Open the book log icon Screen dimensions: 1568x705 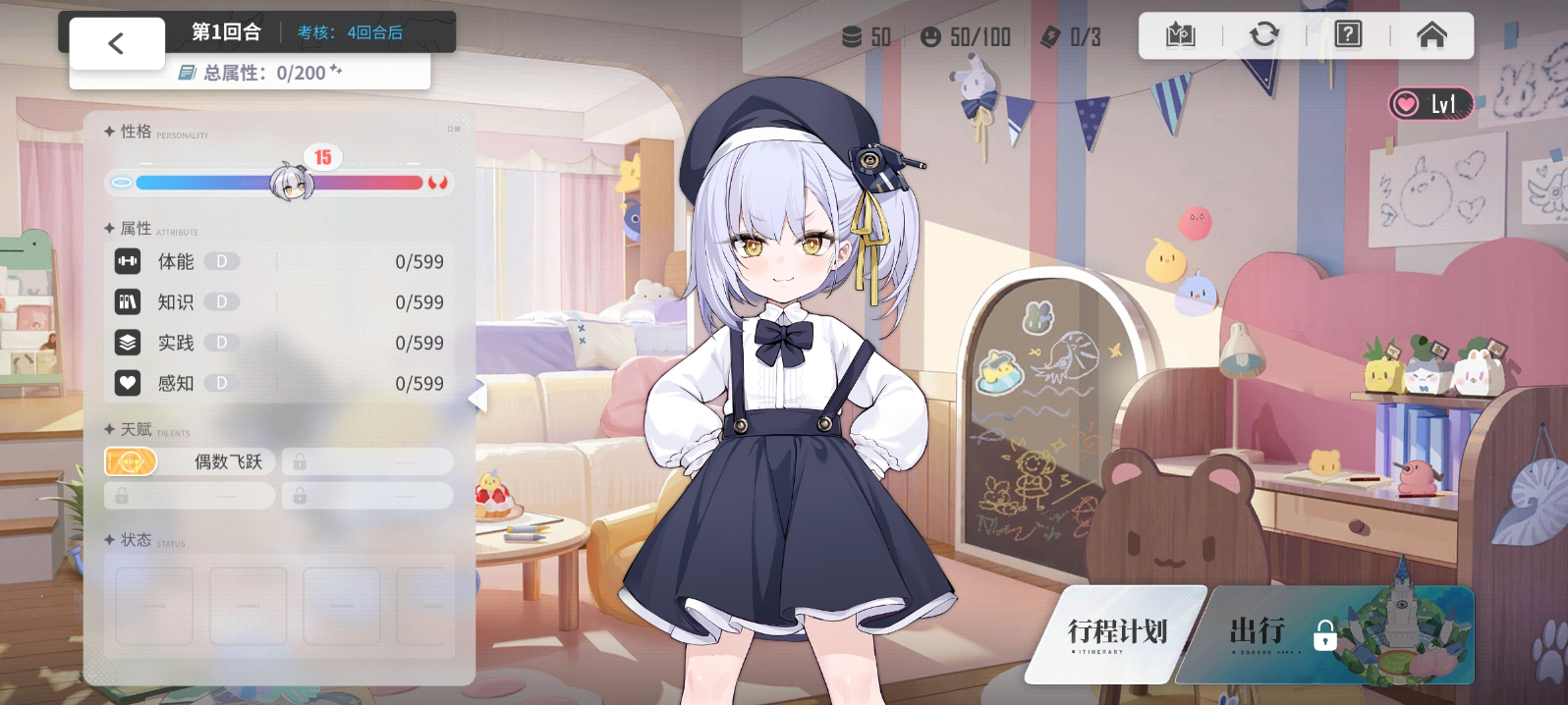tap(1180, 36)
